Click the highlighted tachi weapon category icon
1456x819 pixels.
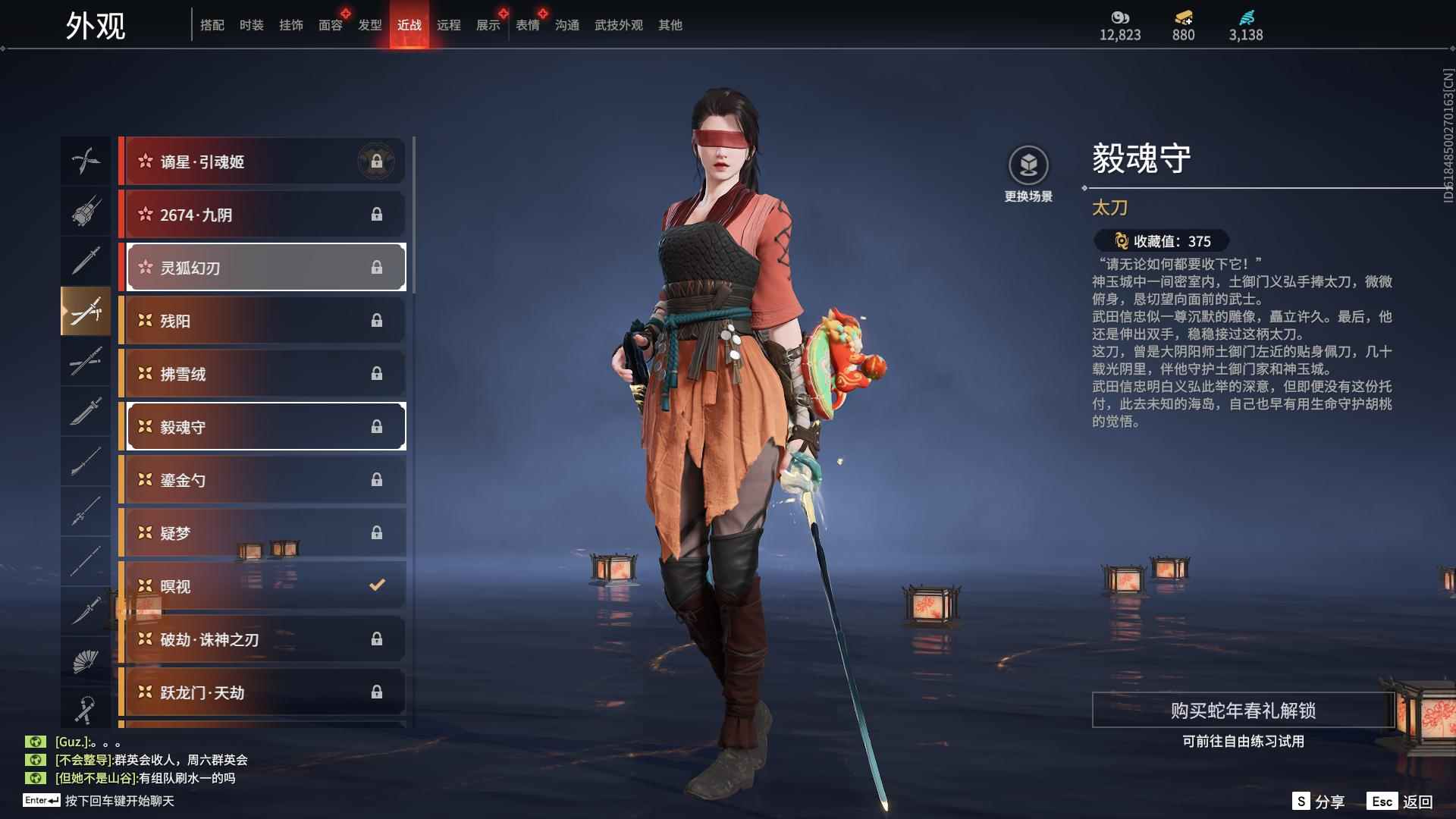pos(86,311)
